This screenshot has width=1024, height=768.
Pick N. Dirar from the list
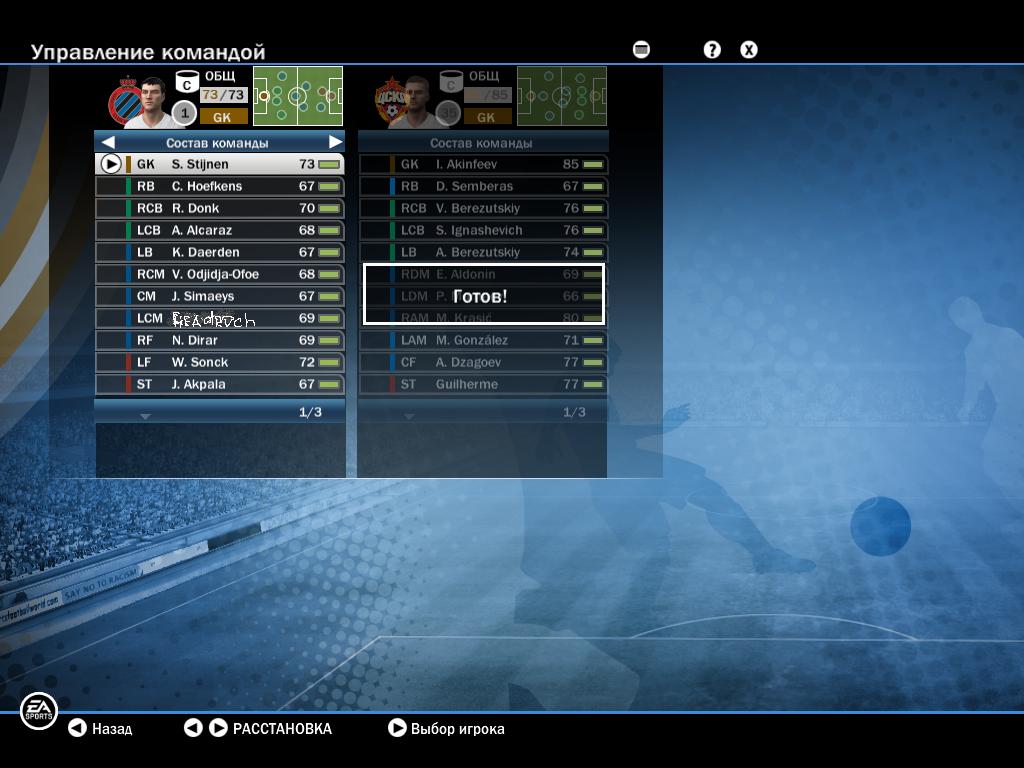220,340
